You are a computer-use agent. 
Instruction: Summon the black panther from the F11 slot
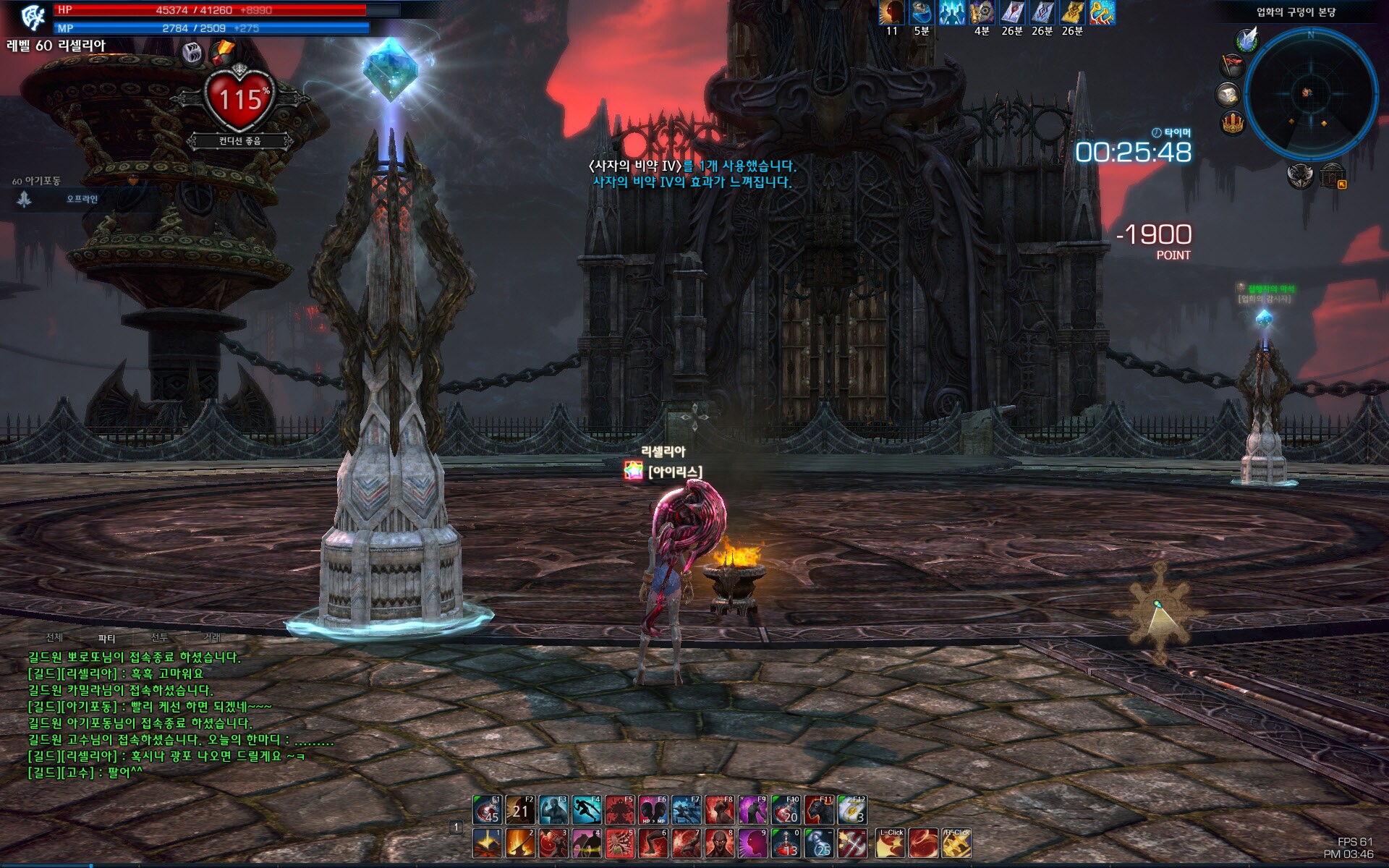819,810
